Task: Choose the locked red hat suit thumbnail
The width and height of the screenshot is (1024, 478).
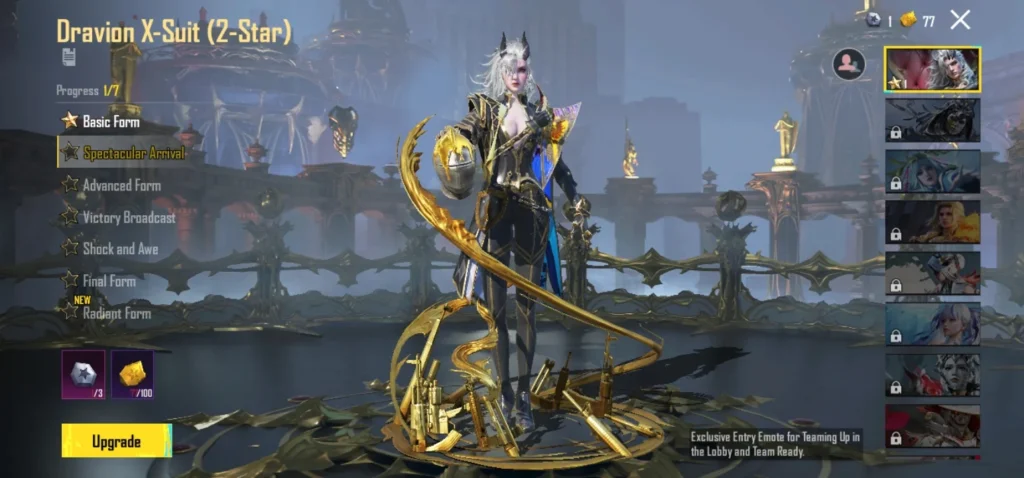Action: coord(932,426)
